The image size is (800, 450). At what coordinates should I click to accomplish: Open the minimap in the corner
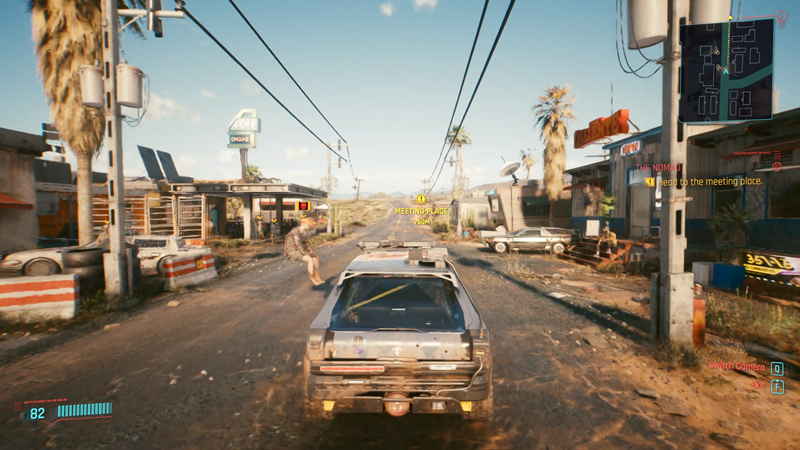[726, 70]
